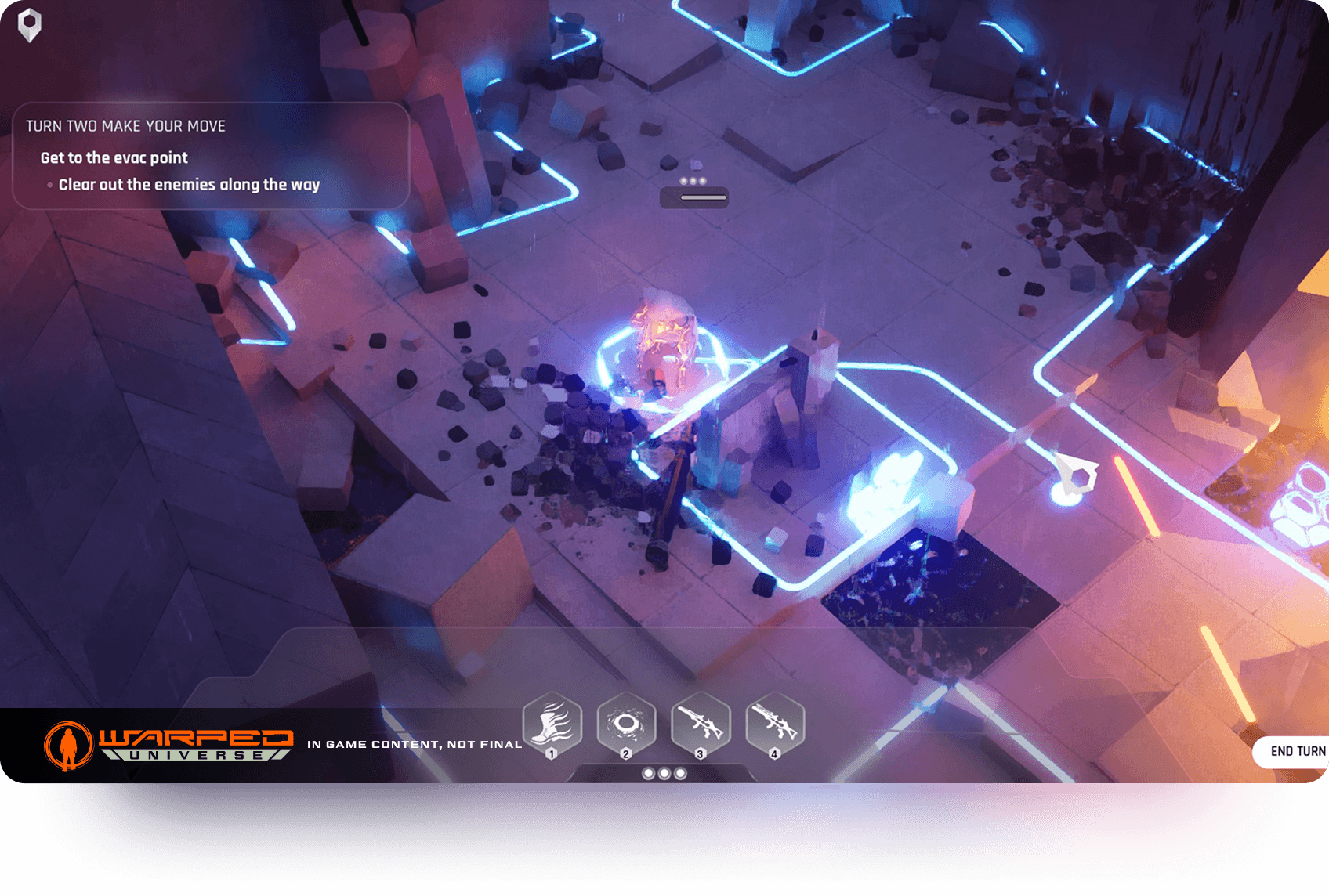Activate the winged boot sprint ability
The image size is (1329, 896).
click(x=552, y=724)
